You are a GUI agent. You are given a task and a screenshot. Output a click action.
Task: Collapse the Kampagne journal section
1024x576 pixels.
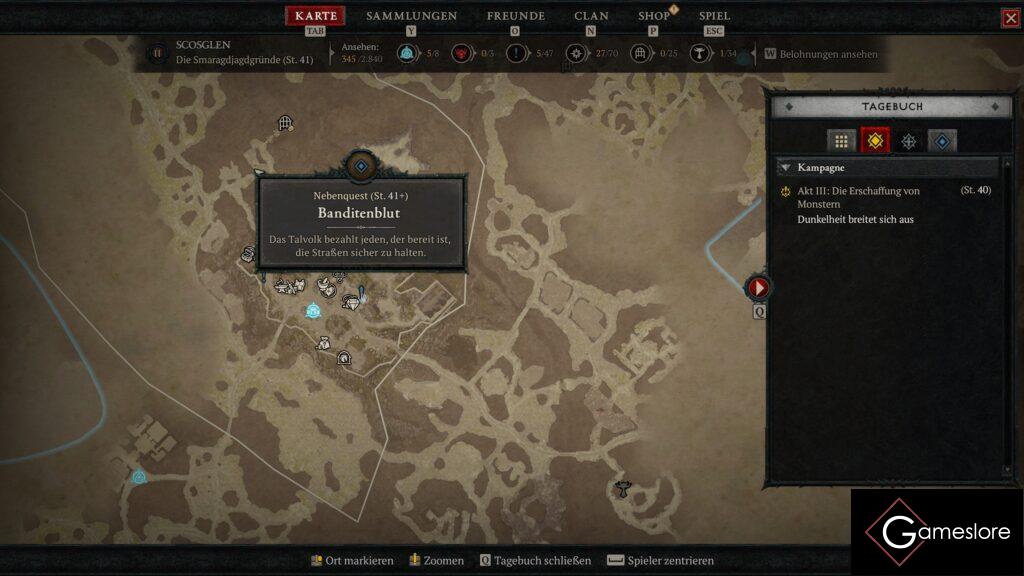[x=786, y=168]
